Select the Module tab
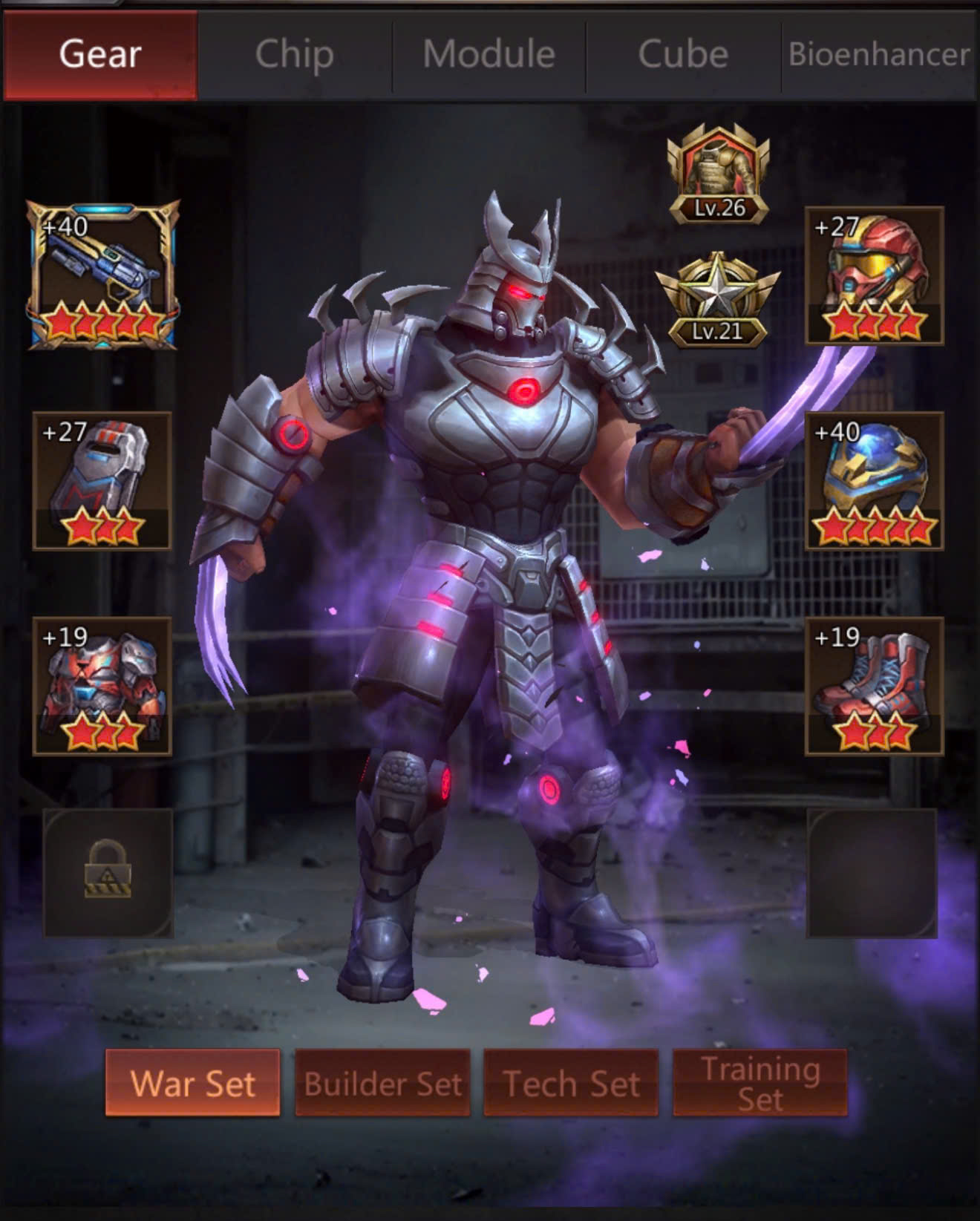Image resolution: width=980 pixels, height=1221 pixels. pyautogui.click(x=489, y=54)
